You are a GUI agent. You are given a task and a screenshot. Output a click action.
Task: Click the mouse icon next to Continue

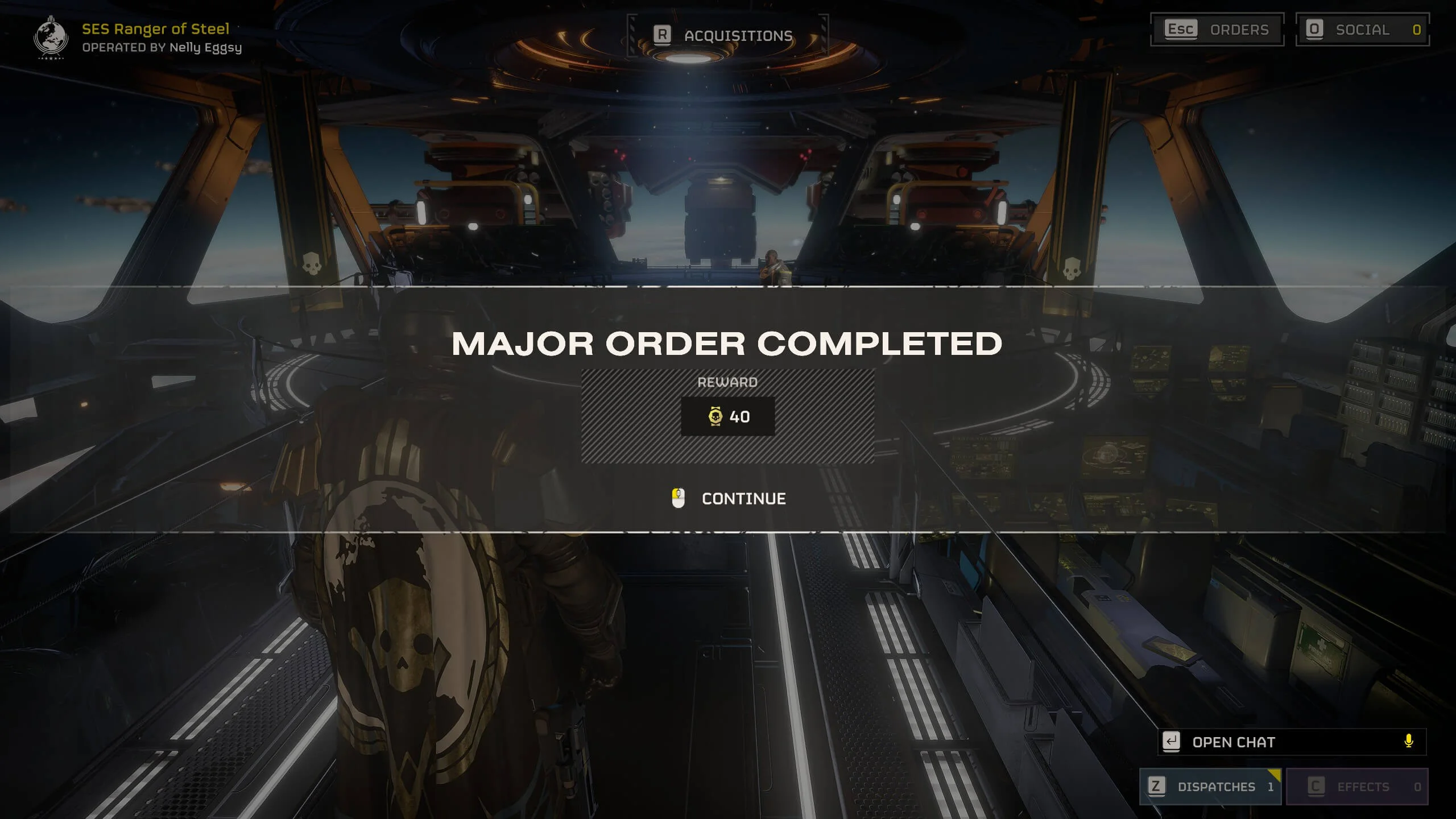677,499
